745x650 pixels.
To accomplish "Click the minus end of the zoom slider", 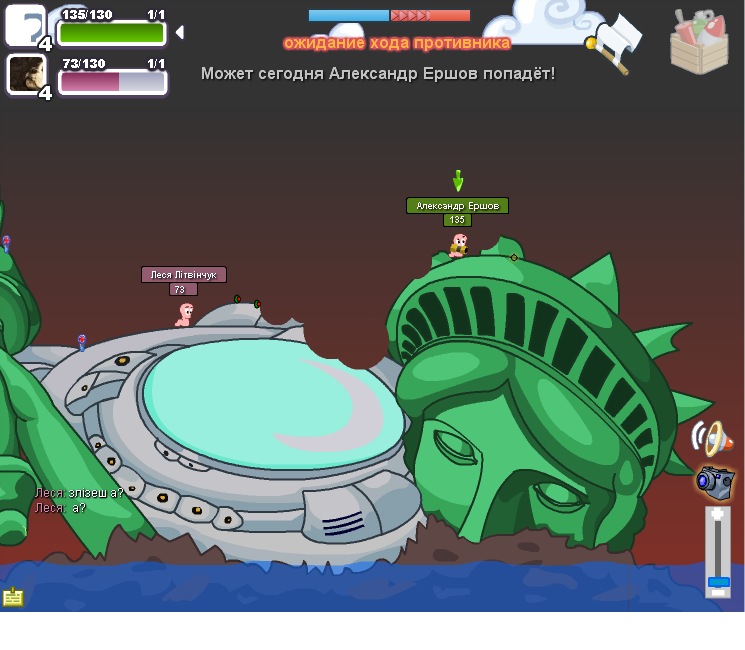I will [718, 594].
